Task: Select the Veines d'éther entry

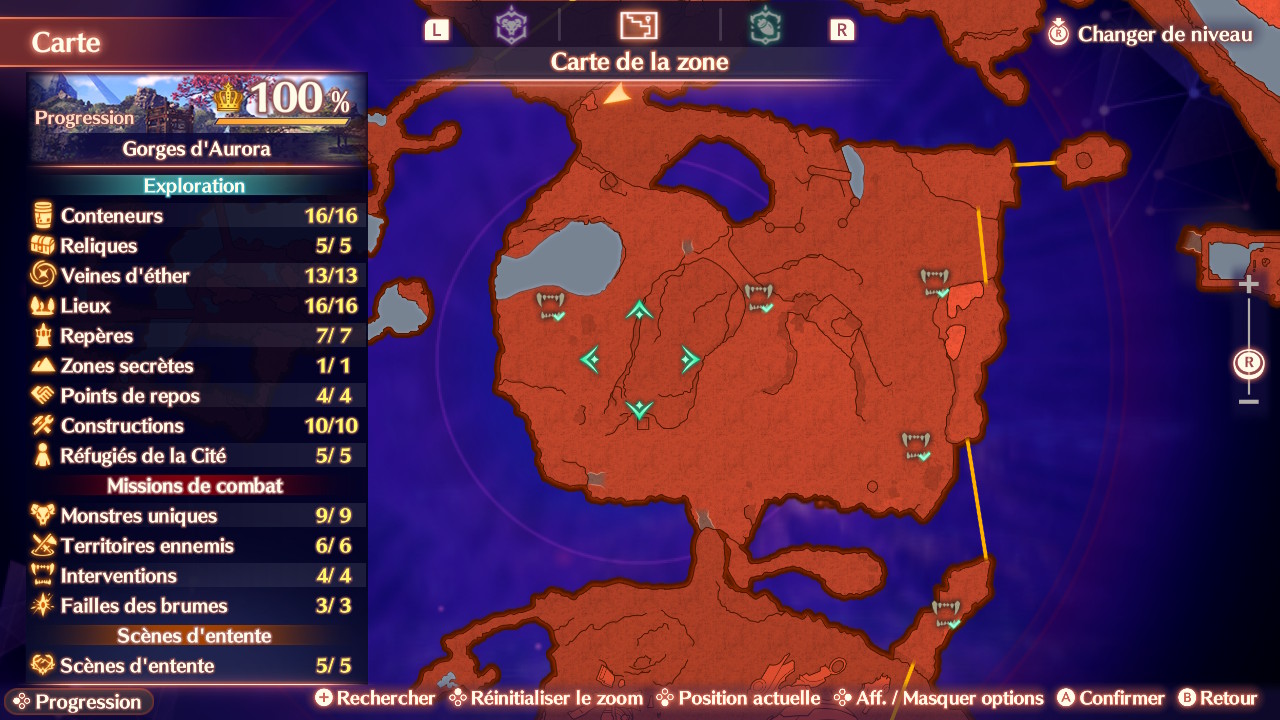Action: pos(197,276)
